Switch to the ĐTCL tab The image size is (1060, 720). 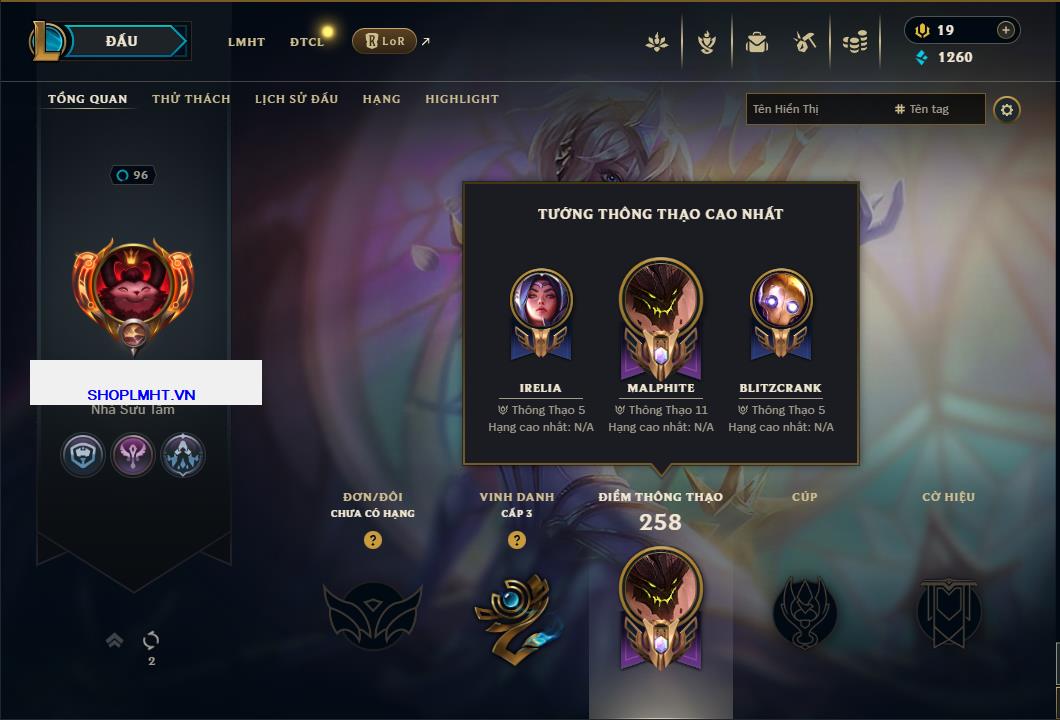click(x=307, y=42)
